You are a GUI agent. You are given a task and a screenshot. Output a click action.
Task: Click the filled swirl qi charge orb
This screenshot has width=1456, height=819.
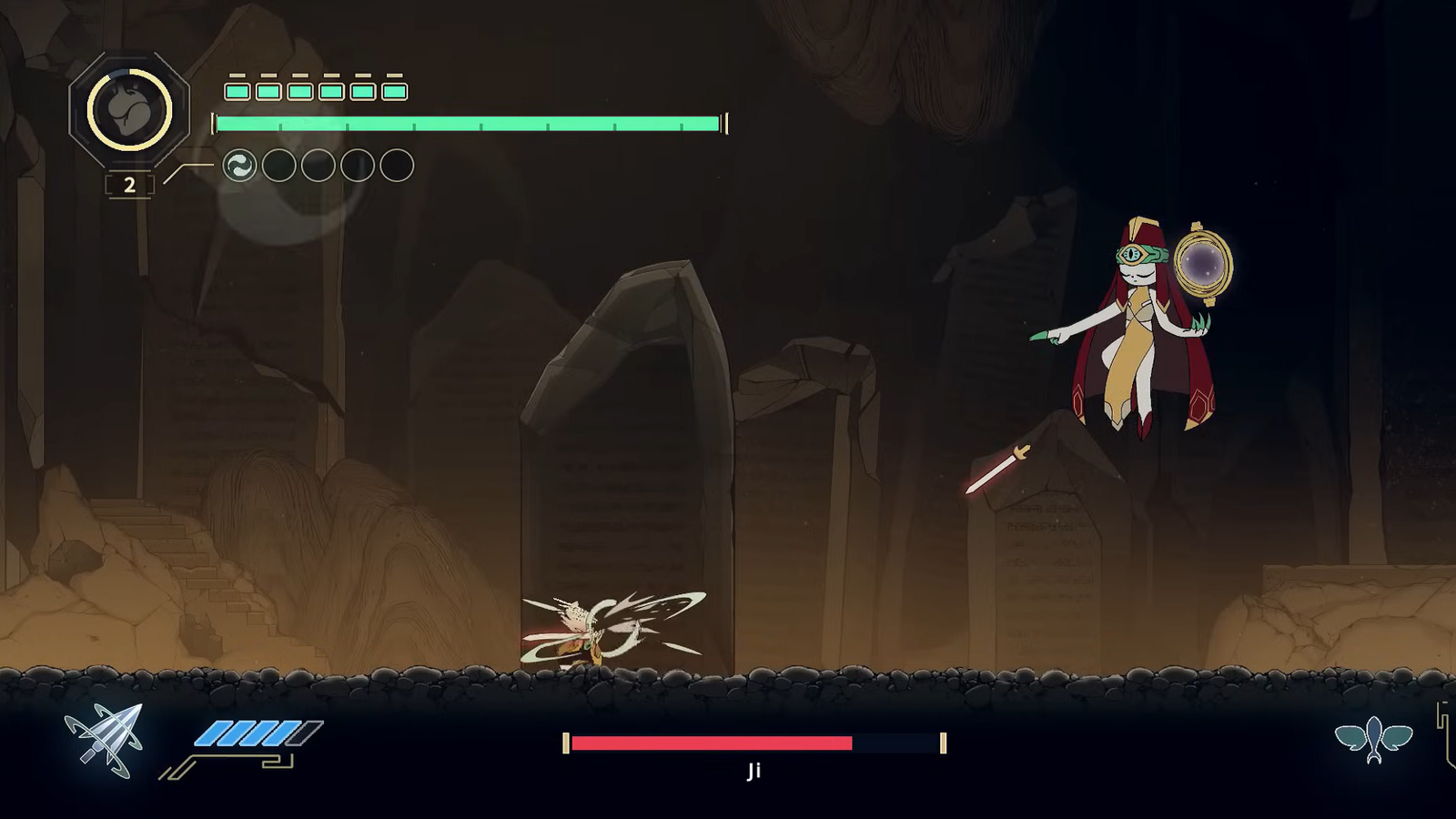[240, 166]
